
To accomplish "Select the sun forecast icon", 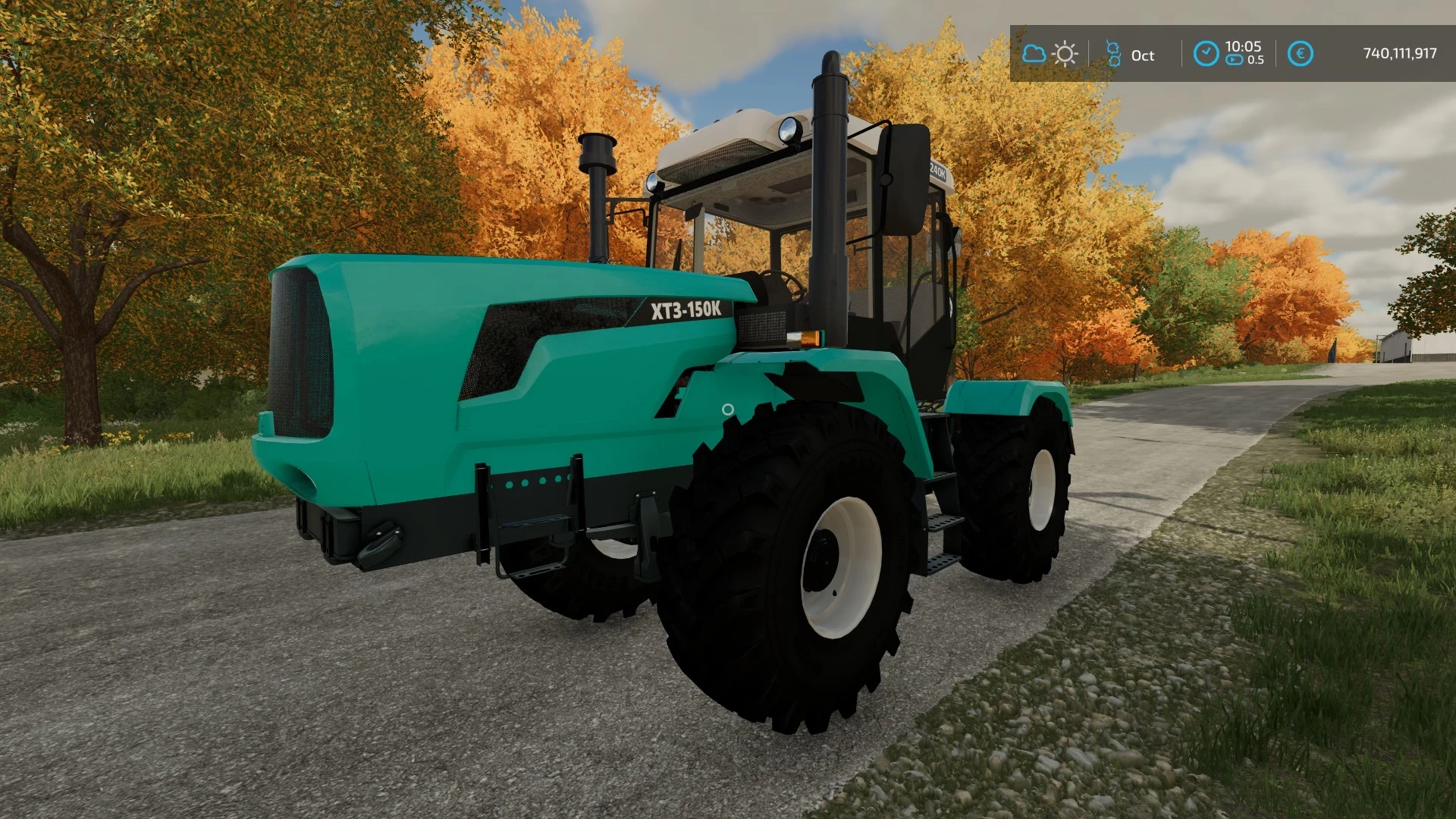I will click(1065, 55).
